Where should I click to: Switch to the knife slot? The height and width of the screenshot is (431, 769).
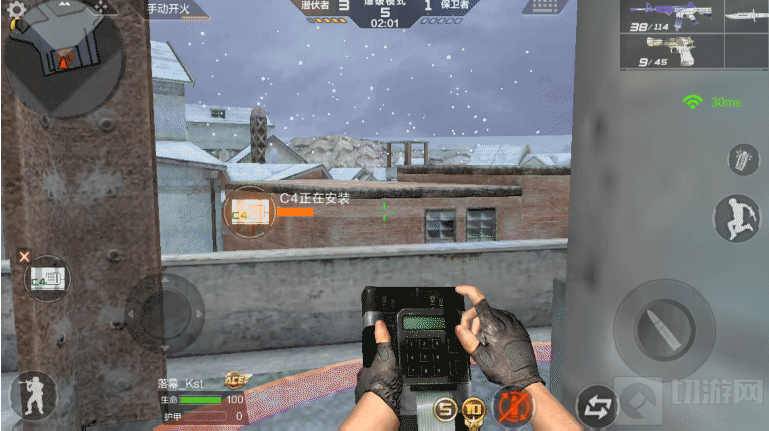pyautogui.click(x=739, y=18)
